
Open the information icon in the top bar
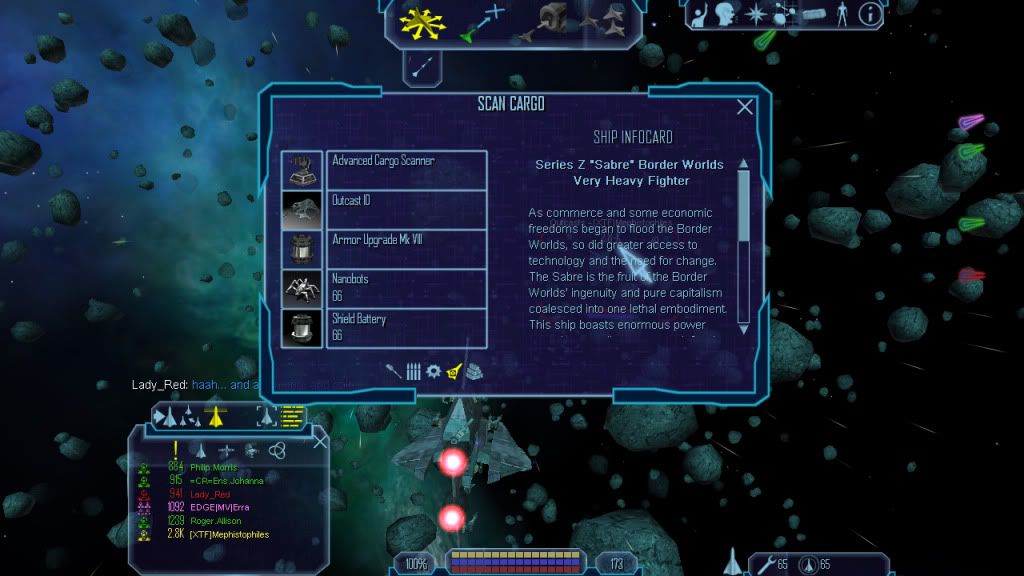click(x=870, y=14)
